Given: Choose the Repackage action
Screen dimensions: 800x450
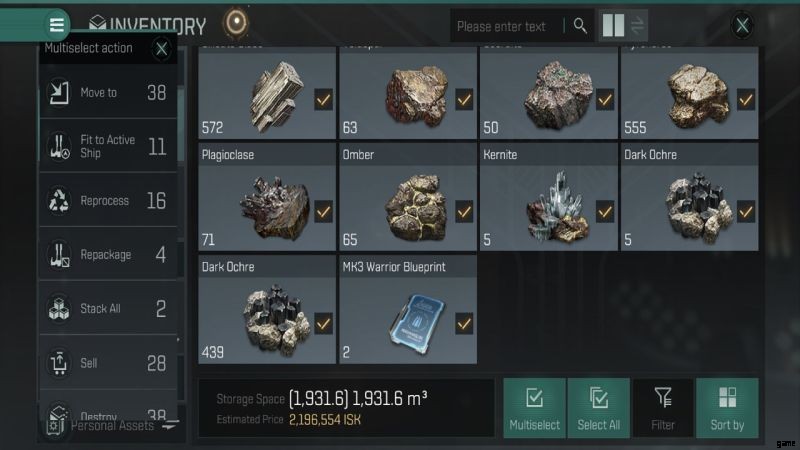Looking at the screenshot, I should tap(108, 255).
